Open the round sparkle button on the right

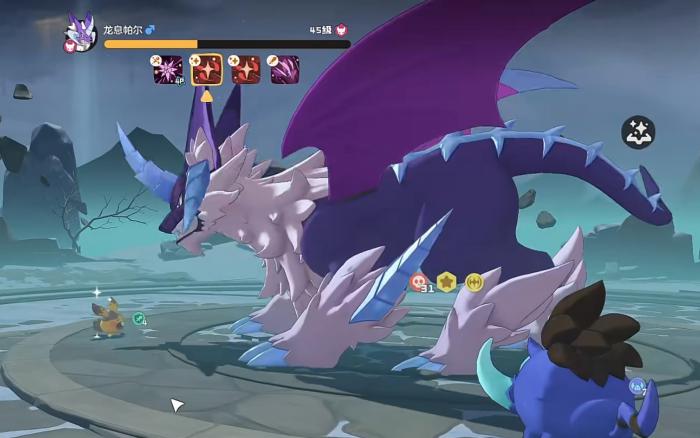(638, 132)
